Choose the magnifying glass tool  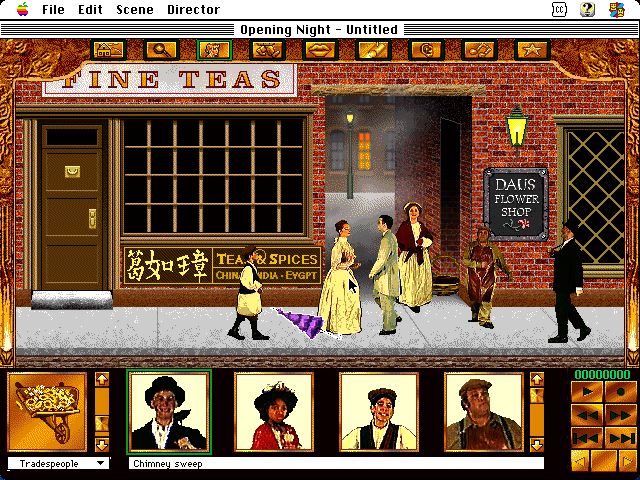160,49
